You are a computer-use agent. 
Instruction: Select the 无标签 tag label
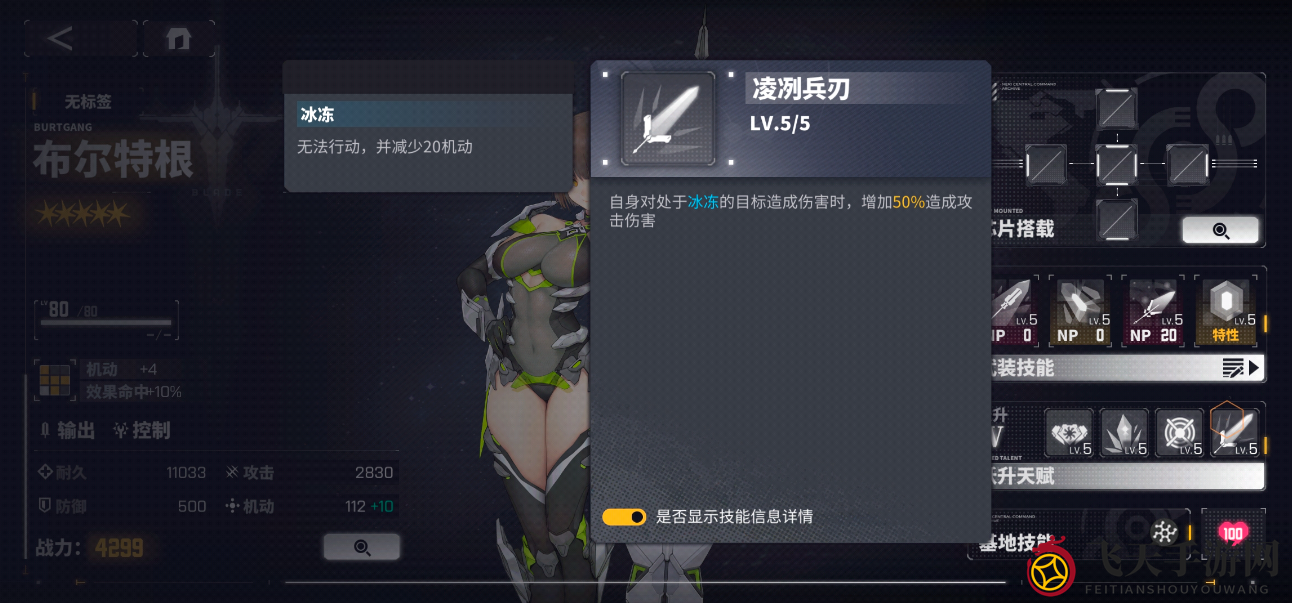click(88, 101)
